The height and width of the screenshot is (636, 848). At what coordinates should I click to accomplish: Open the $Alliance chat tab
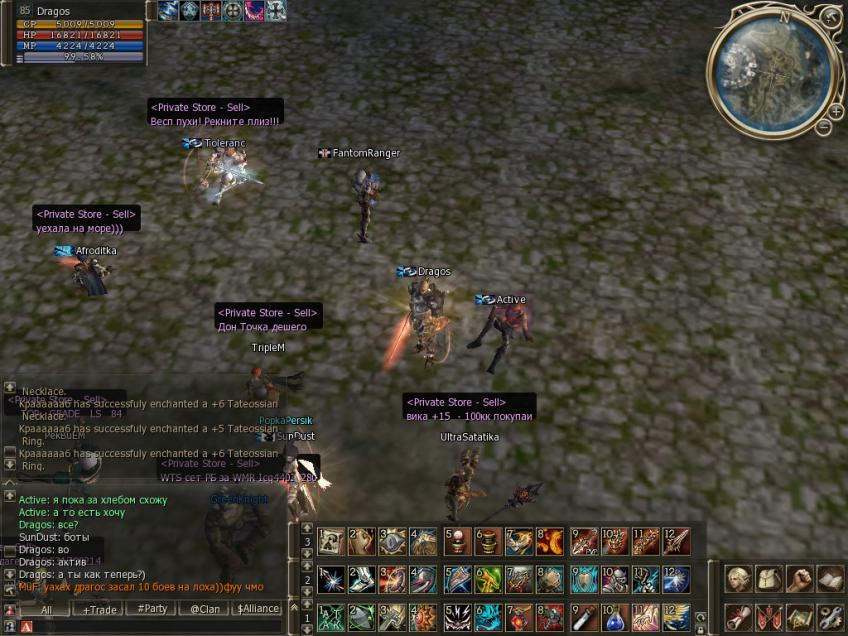pyautogui.click(x=257, y=608)
